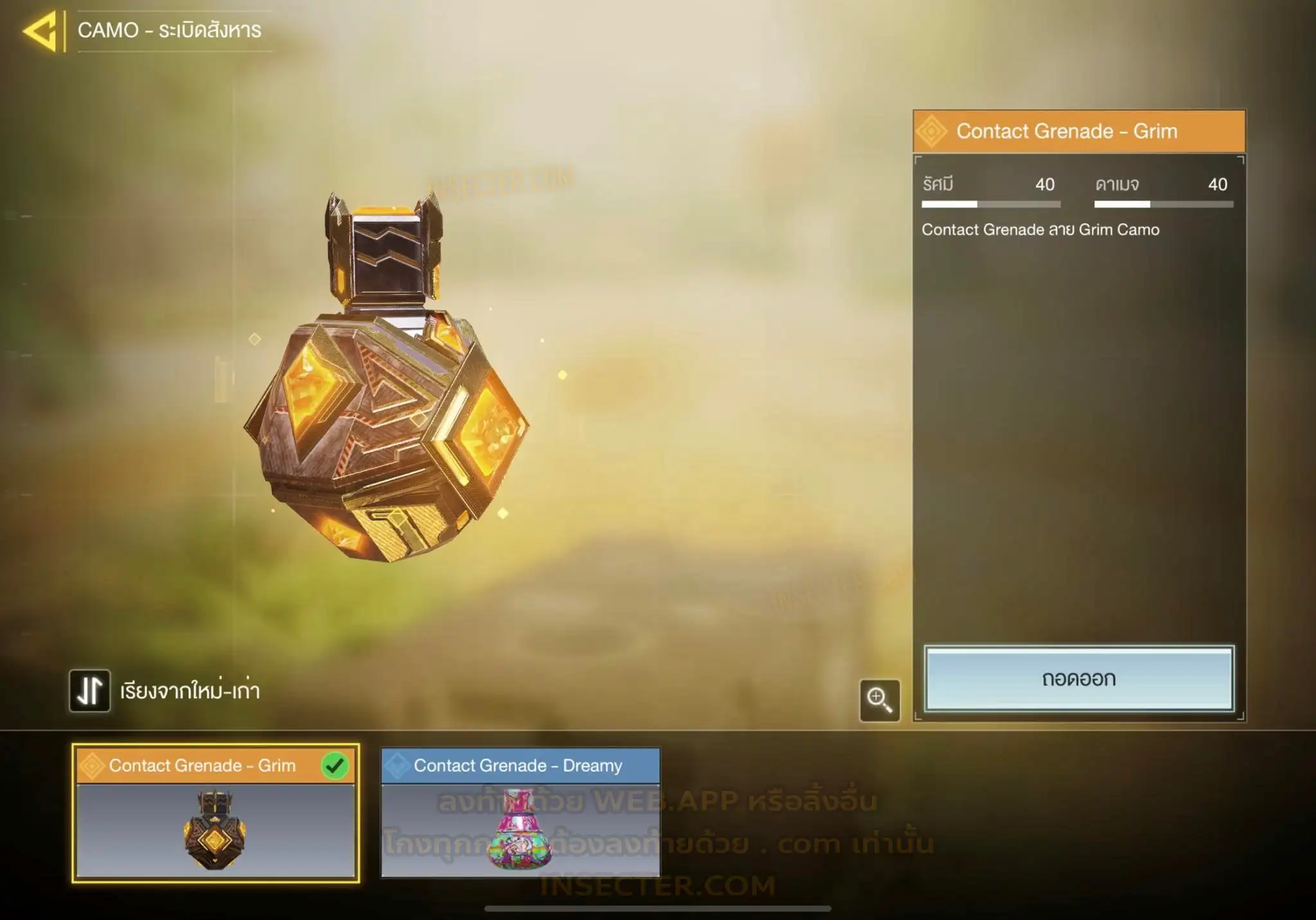Toggle the new-to-old sort order button
Viewport: 1316px width, 920px height.
[x=90, y=691]
